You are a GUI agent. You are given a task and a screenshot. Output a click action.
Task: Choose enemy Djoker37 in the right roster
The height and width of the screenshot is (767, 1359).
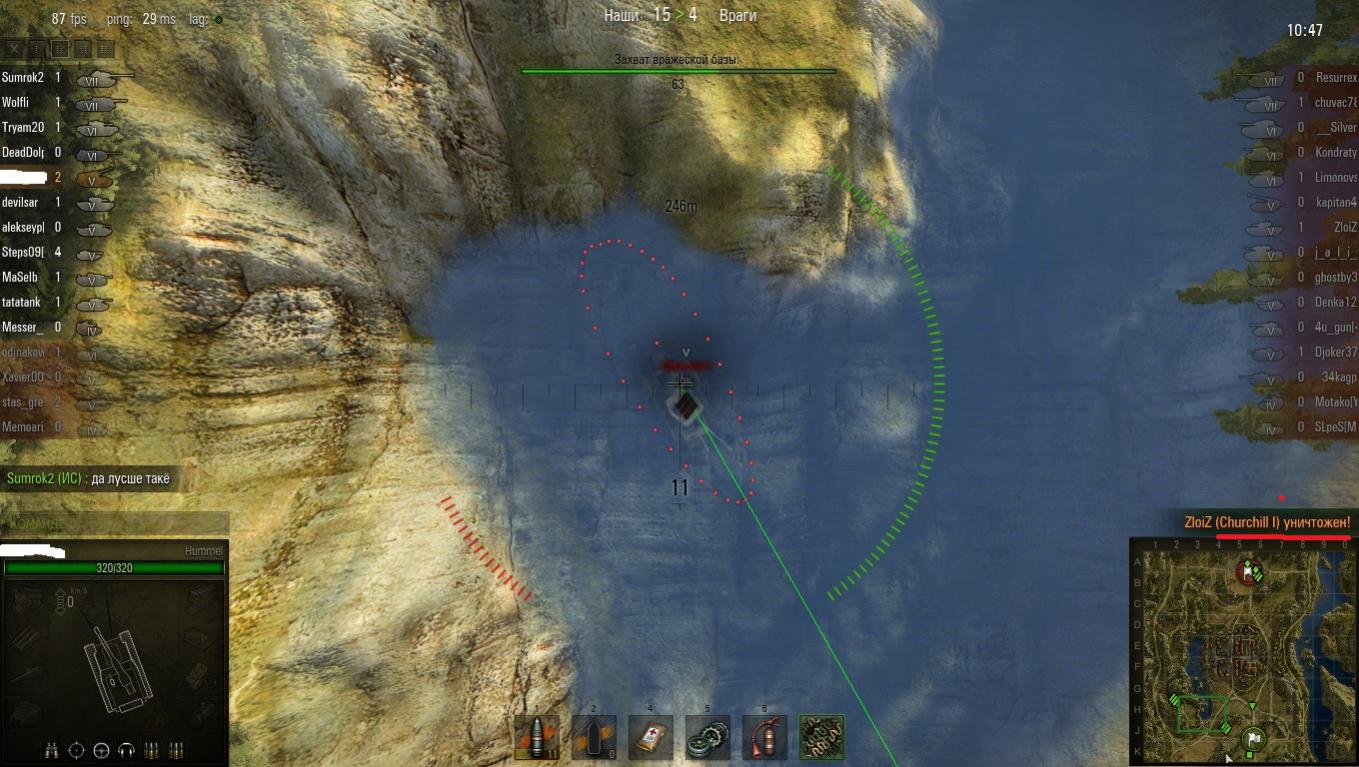coord(1336,352)
